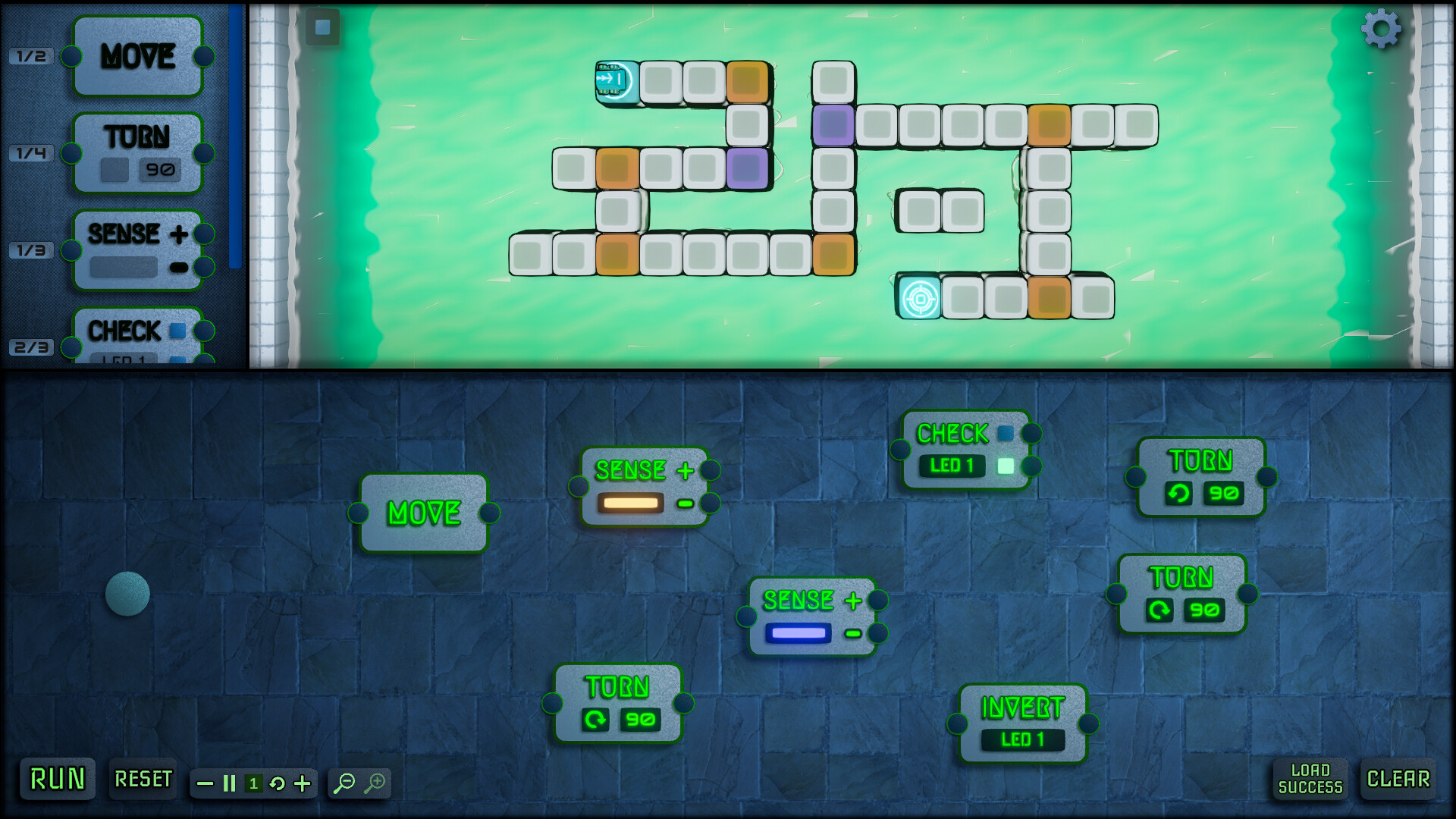Click the stop square icon above the game board

322,27
